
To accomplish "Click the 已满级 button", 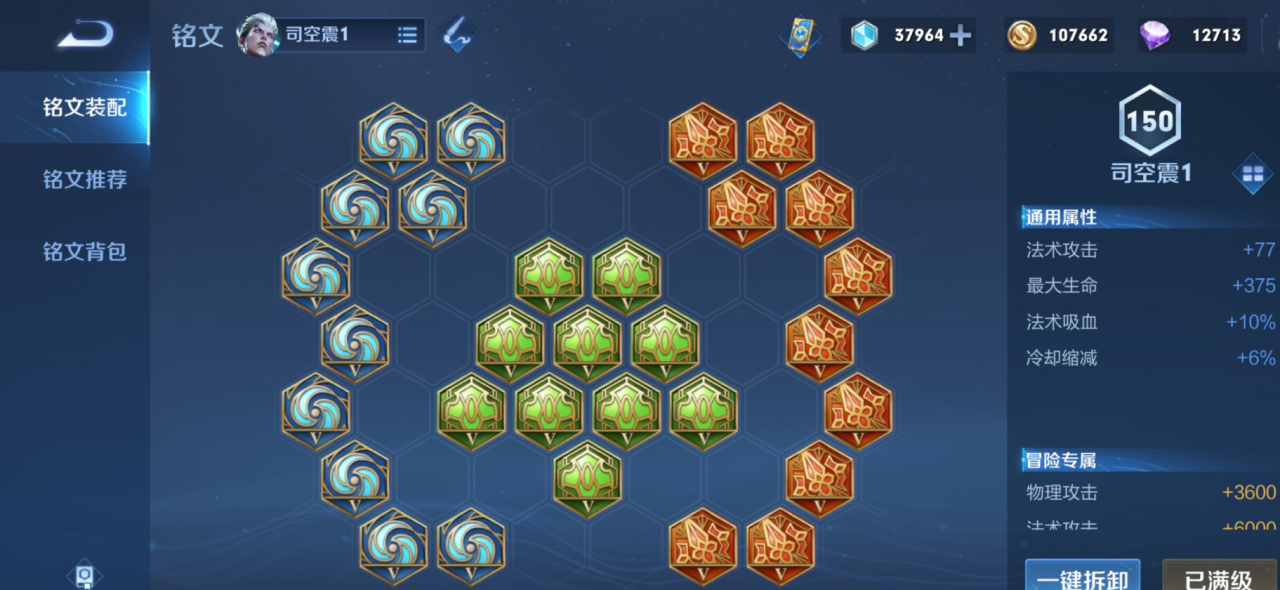I will pyautogui.click(x=1218, y=579).
